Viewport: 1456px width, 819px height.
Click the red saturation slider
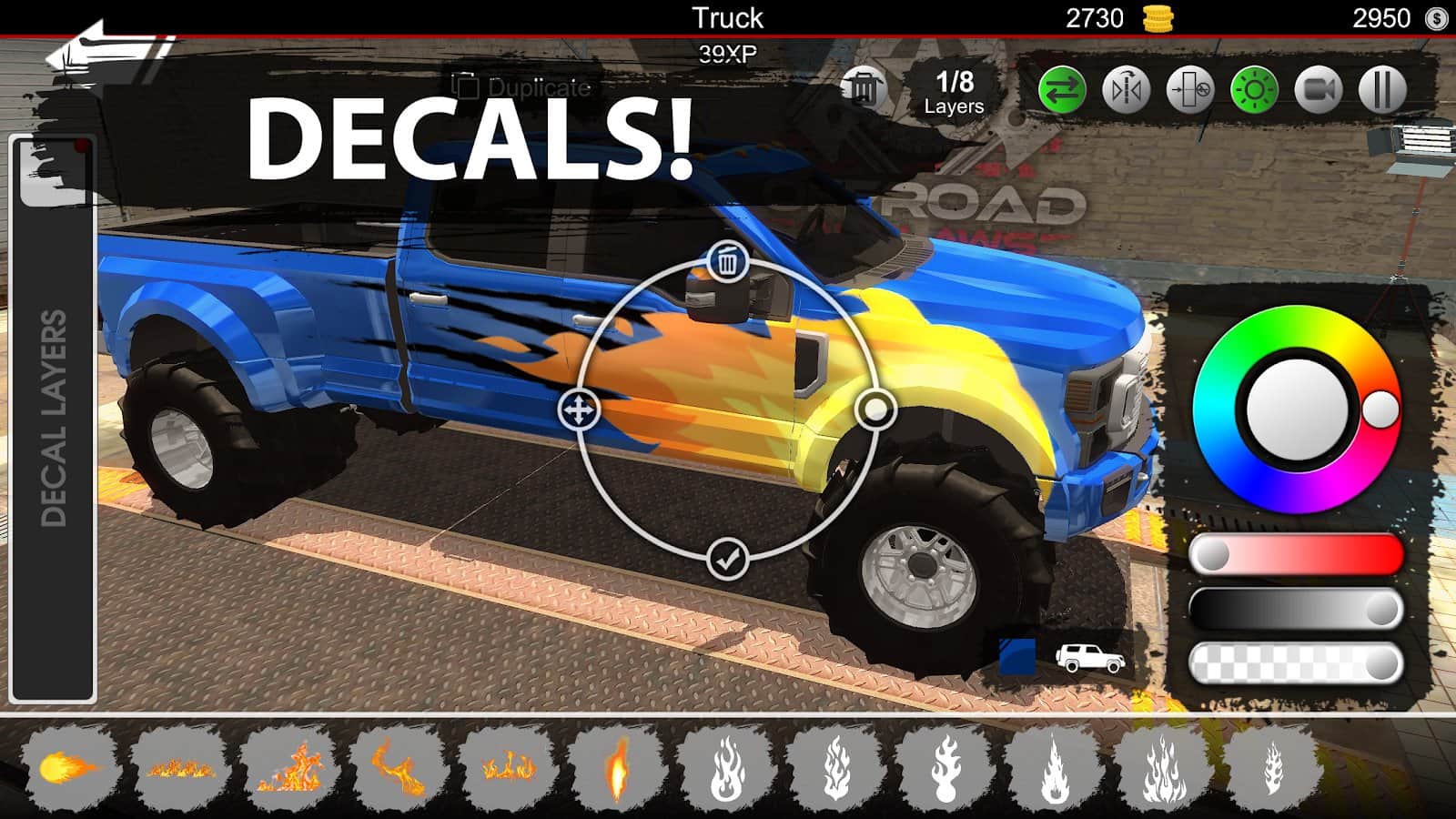point(1296,554)
